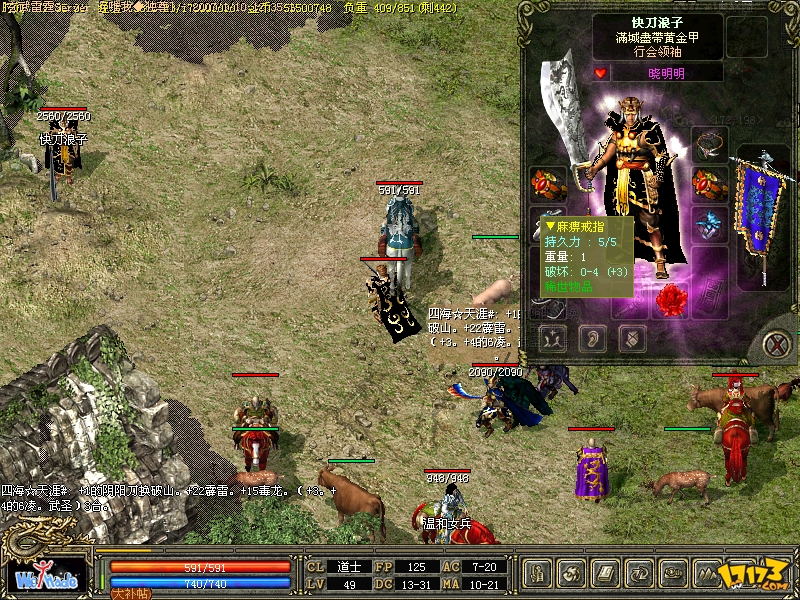Click the looping arrows toolbar button

point(638,574)
